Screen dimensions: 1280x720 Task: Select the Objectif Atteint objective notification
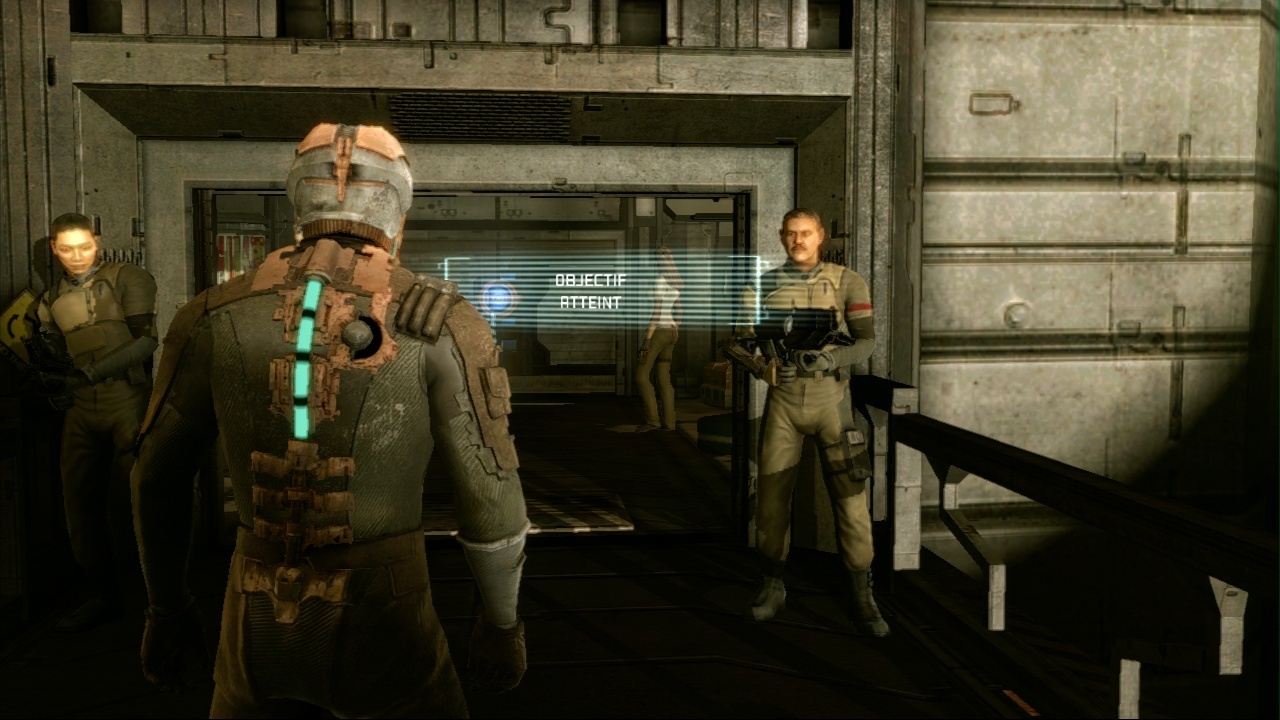tap(590, 291)
